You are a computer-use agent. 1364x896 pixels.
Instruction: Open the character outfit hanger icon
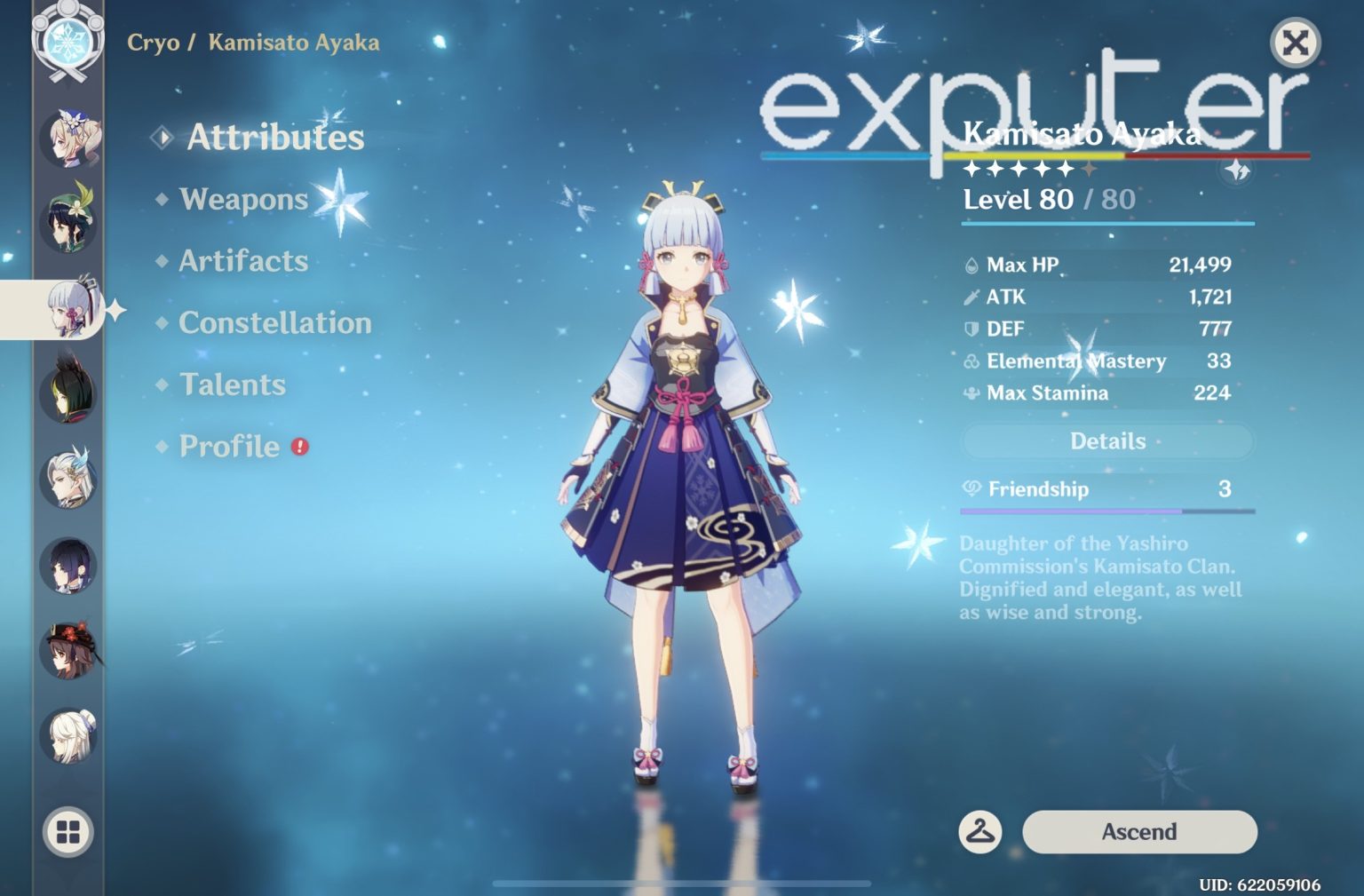[x=982, y=832]
